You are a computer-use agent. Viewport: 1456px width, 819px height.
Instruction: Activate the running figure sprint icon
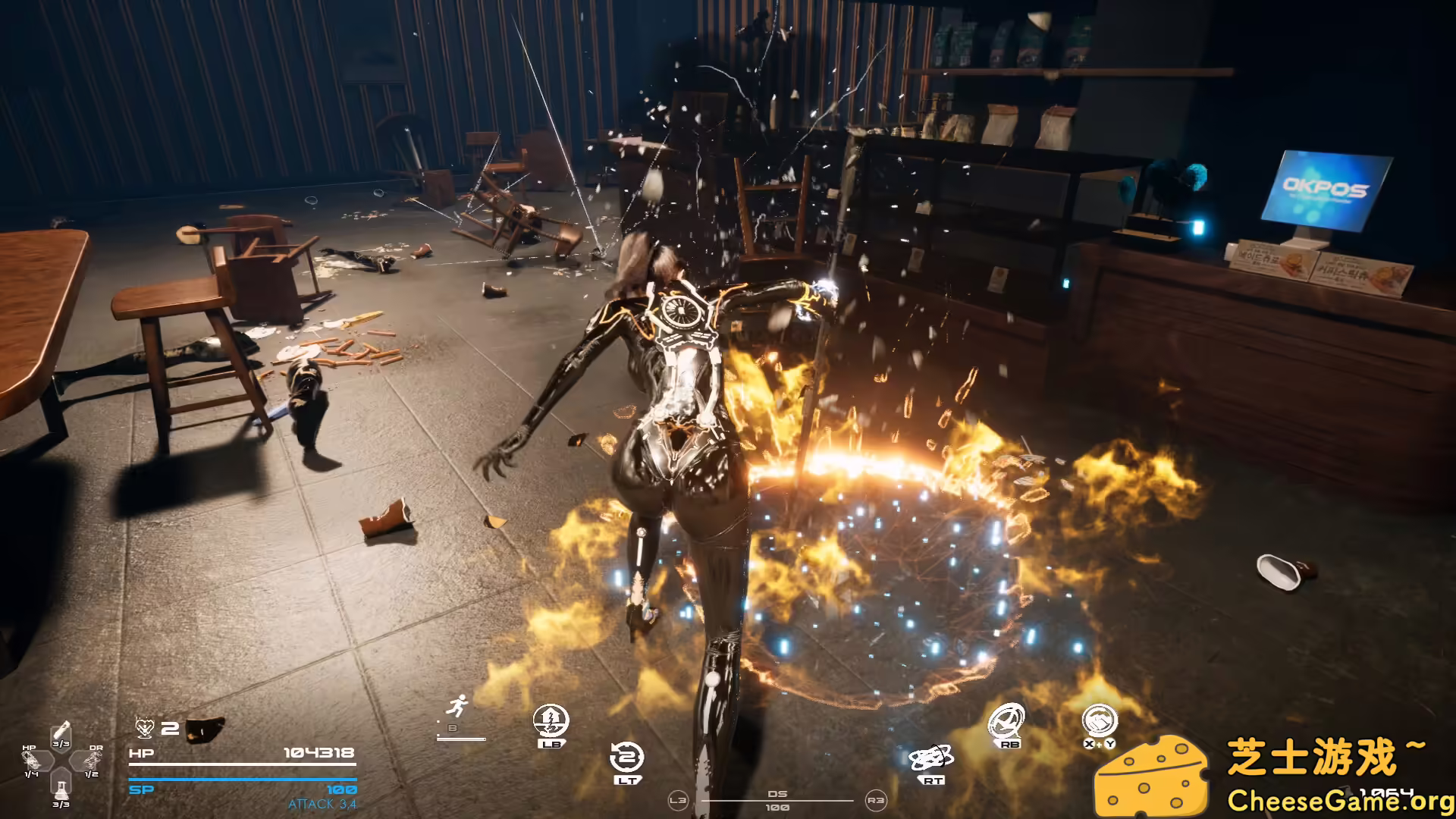457,708
